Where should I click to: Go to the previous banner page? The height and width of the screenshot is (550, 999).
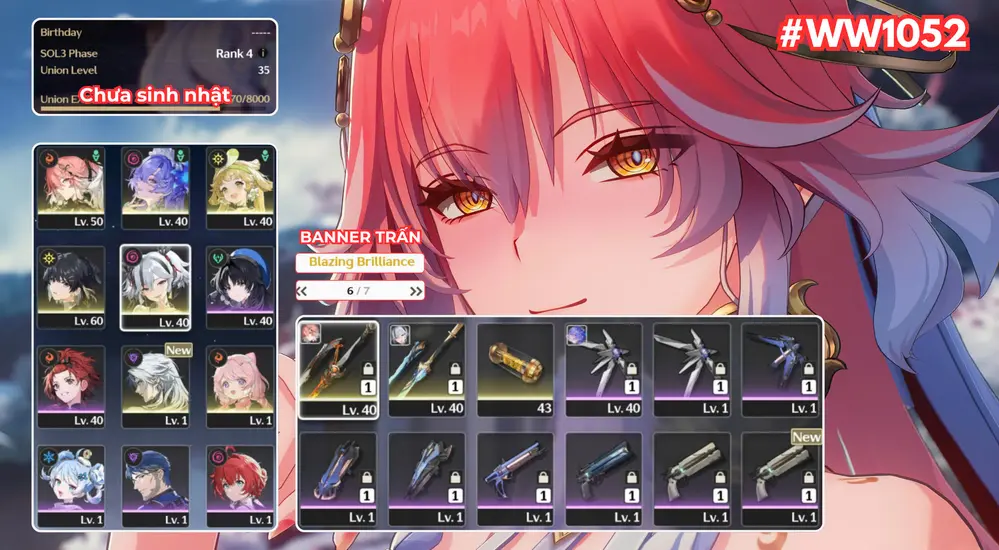pyautogui.click(x=302, y=291)
